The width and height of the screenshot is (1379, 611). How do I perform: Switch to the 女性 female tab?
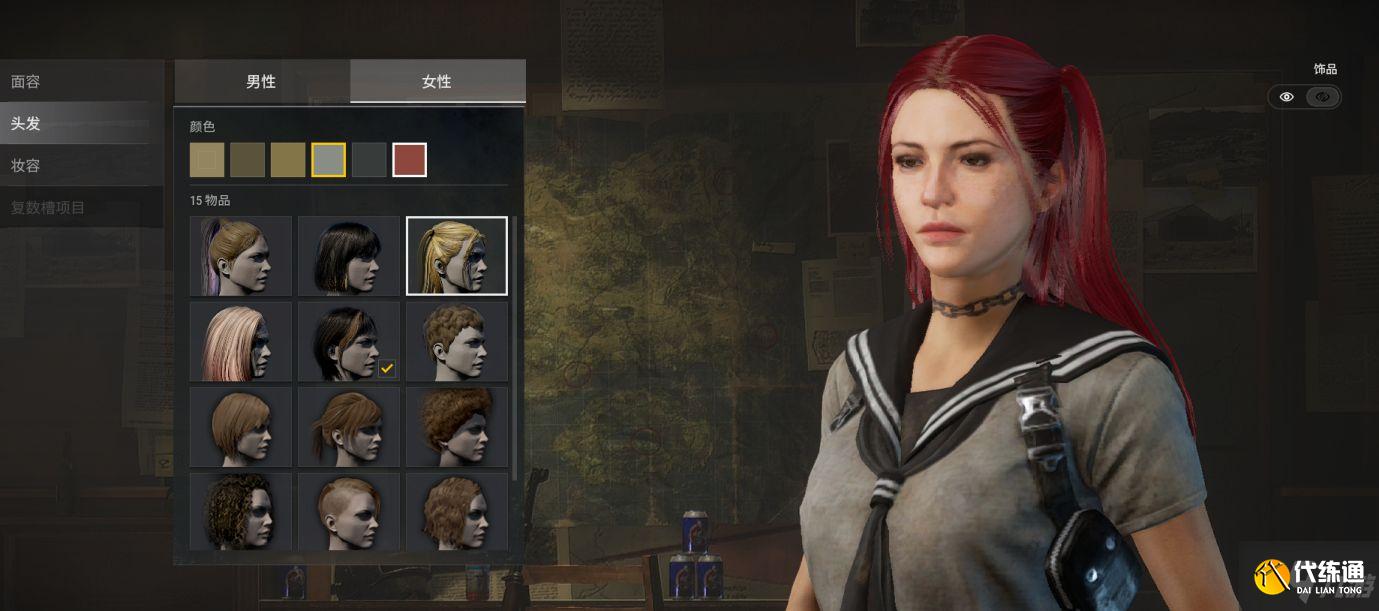(437, 82)
